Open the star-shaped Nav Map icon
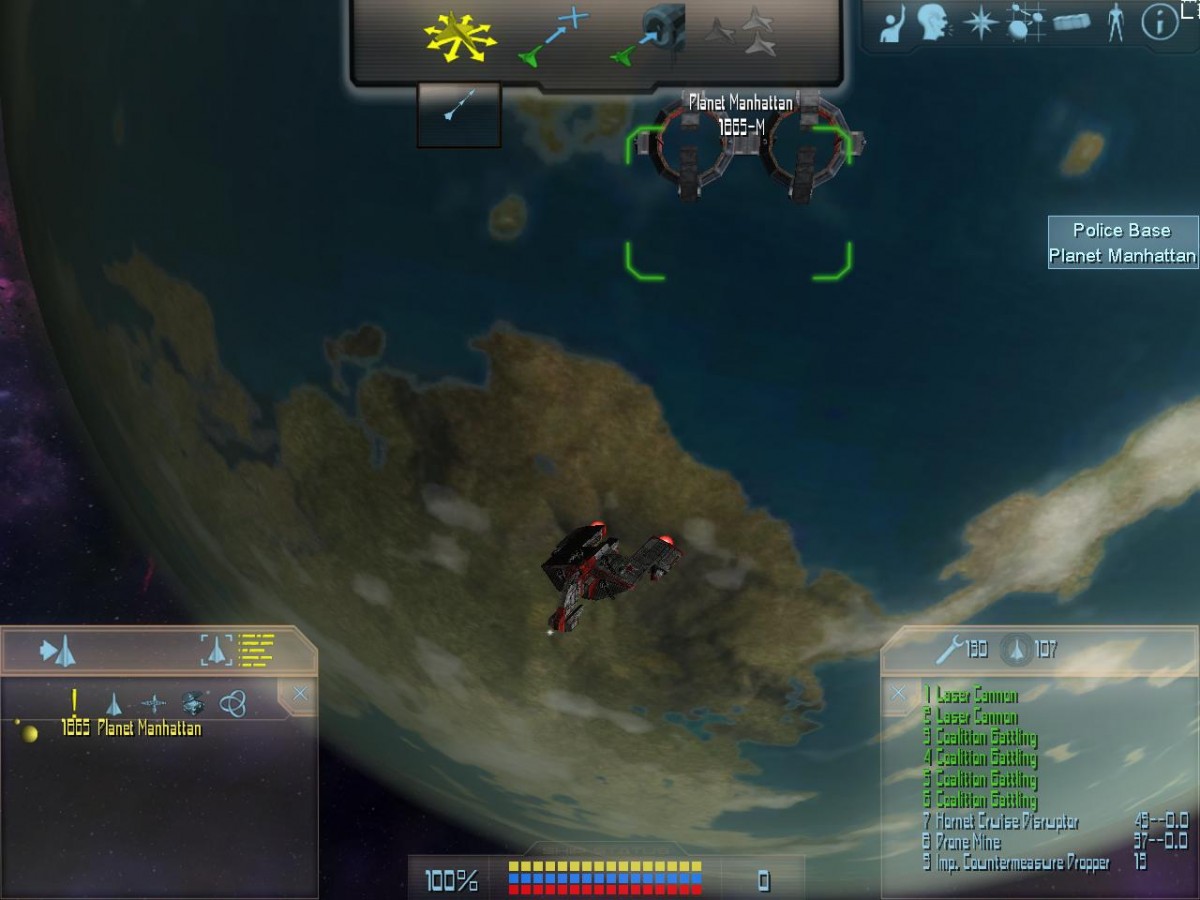 (x=979, y=22)
